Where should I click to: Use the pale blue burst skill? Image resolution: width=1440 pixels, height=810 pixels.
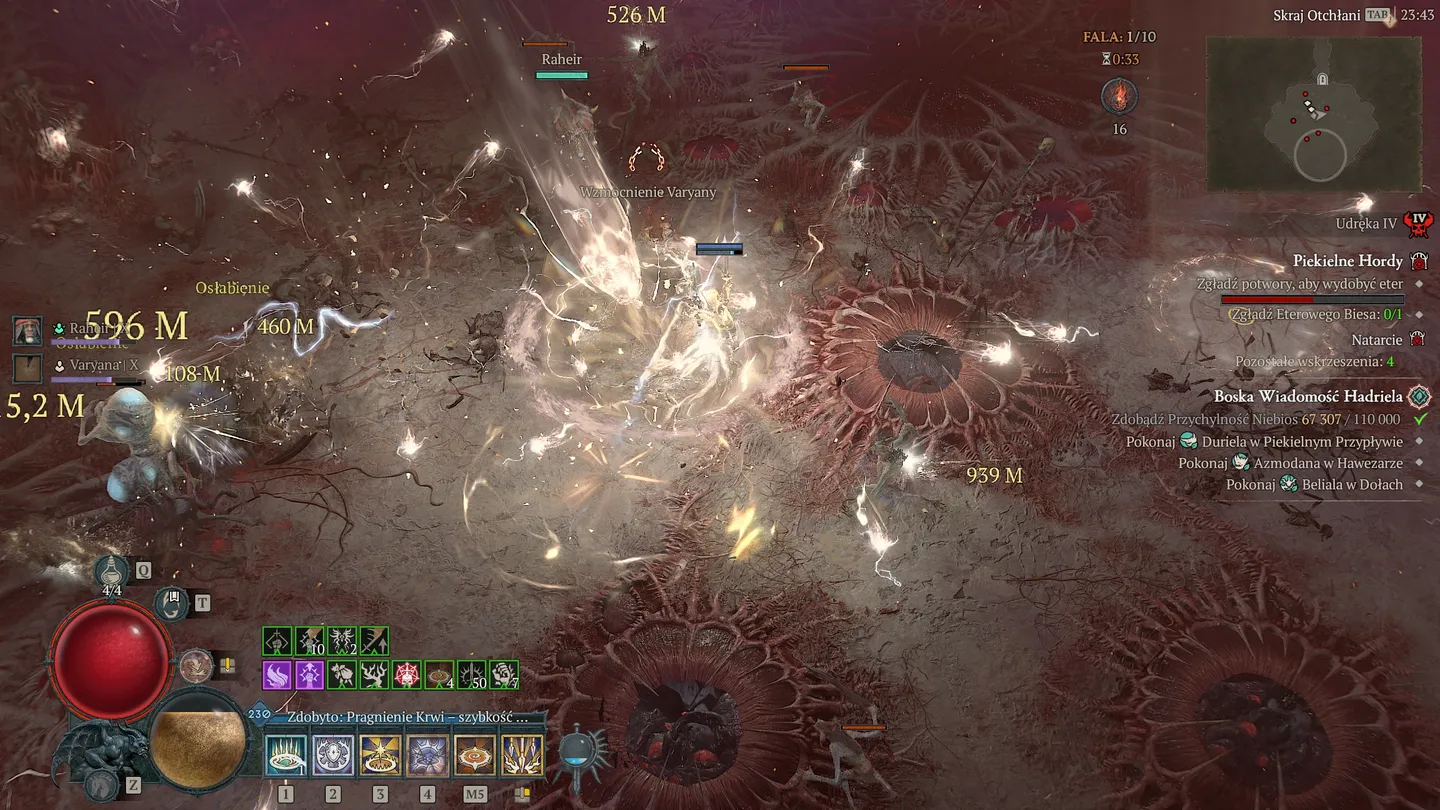(x=427, y=755)
